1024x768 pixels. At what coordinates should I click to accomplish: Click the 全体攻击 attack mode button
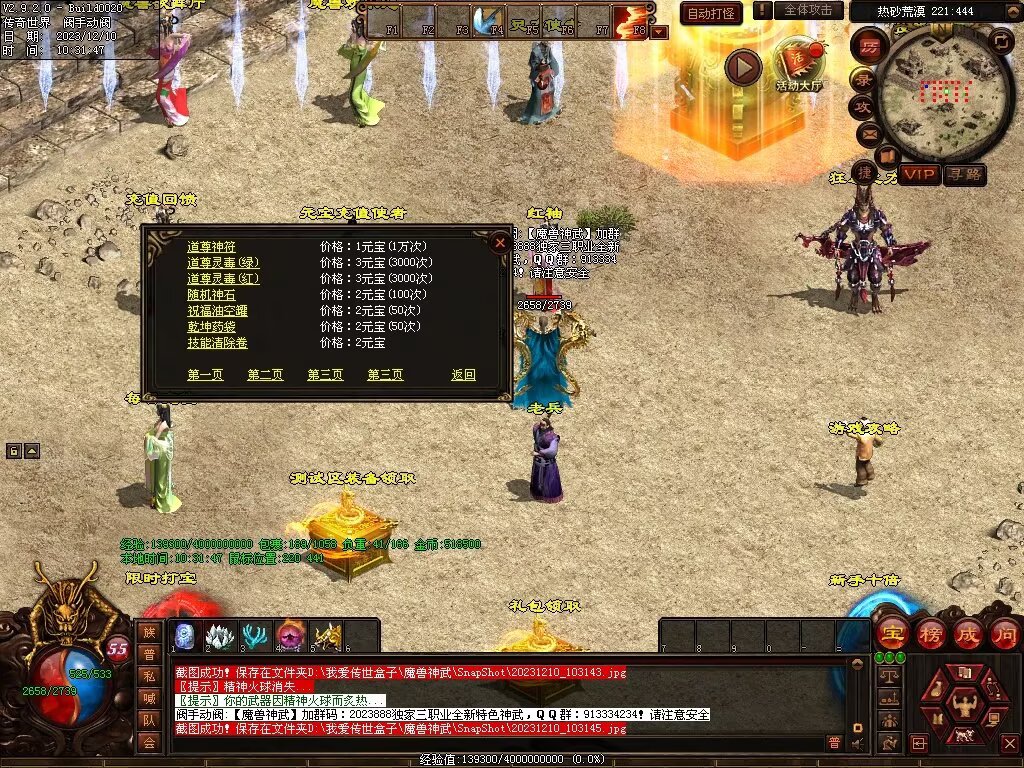click(807, 10)
